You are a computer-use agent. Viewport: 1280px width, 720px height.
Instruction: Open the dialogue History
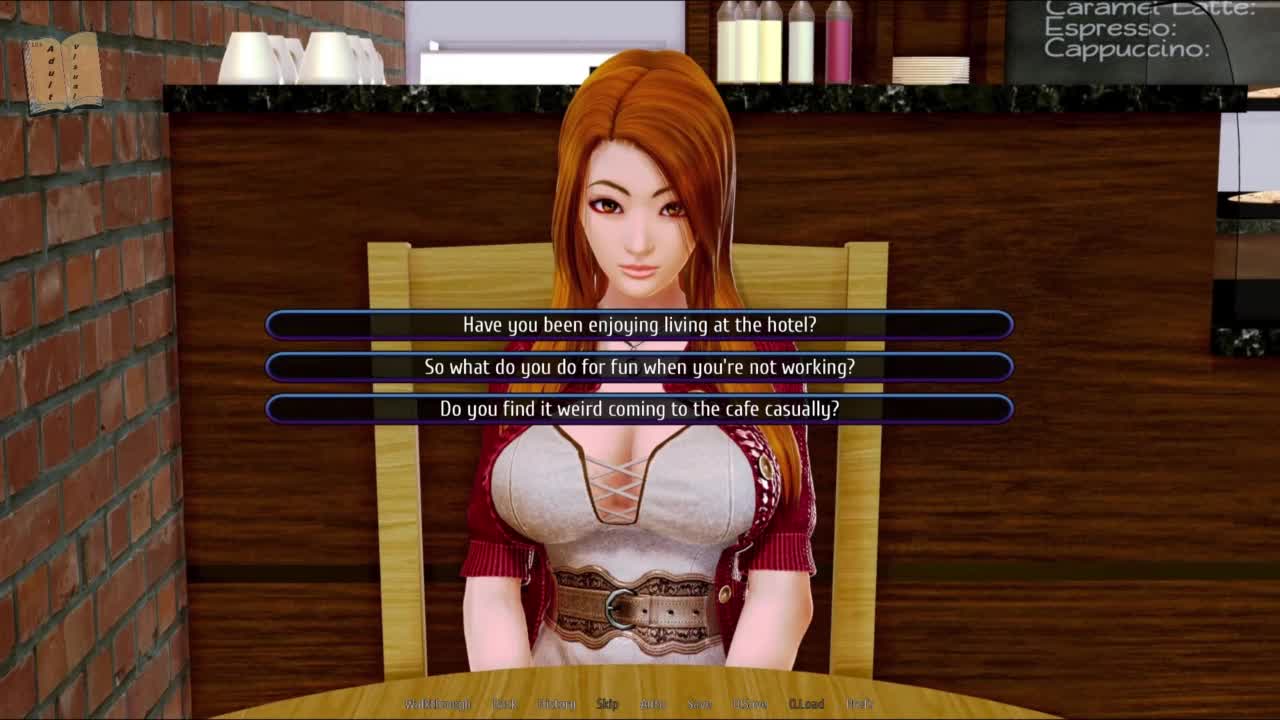coord(556,704)
